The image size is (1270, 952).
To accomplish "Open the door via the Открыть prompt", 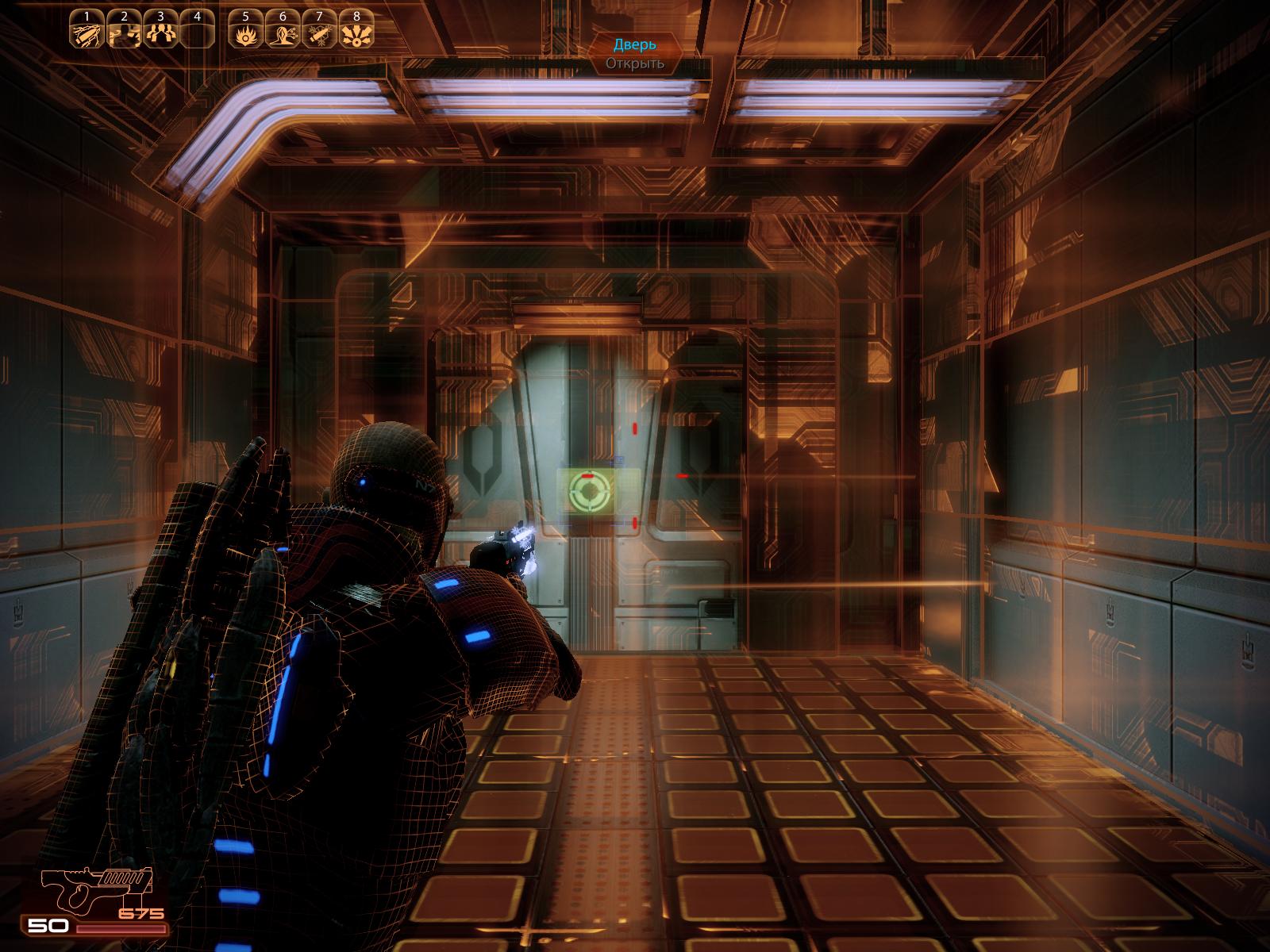I will pos(635,63).
